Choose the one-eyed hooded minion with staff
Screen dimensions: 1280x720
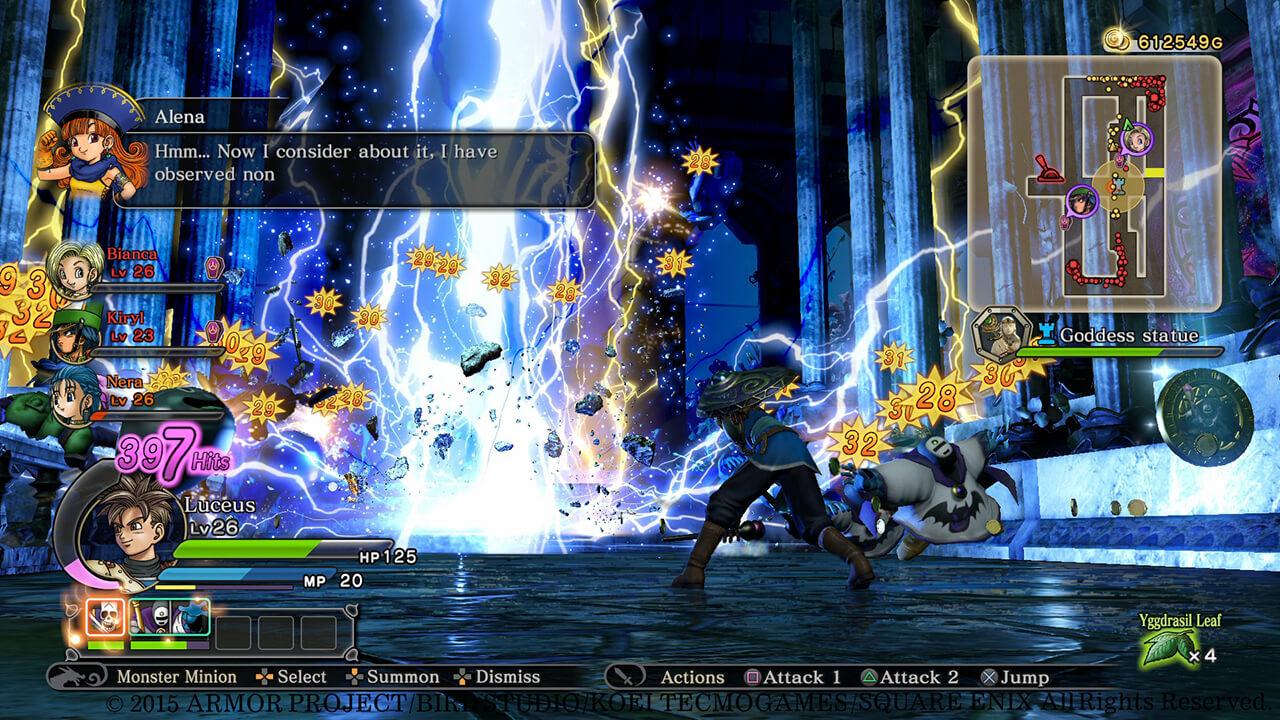pyautogui.click(x=147, y=619)
